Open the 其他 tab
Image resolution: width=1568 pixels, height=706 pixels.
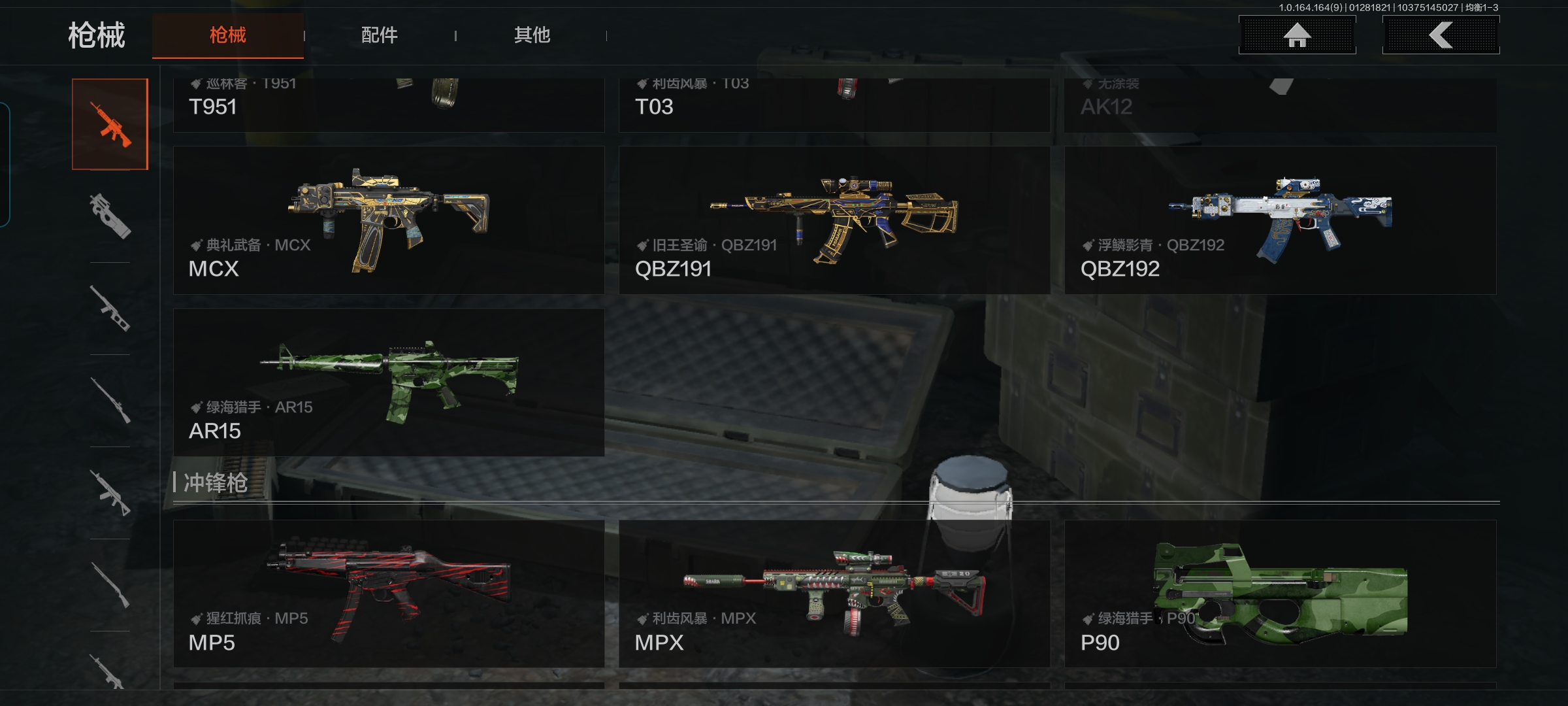click(x=532, y=35)
